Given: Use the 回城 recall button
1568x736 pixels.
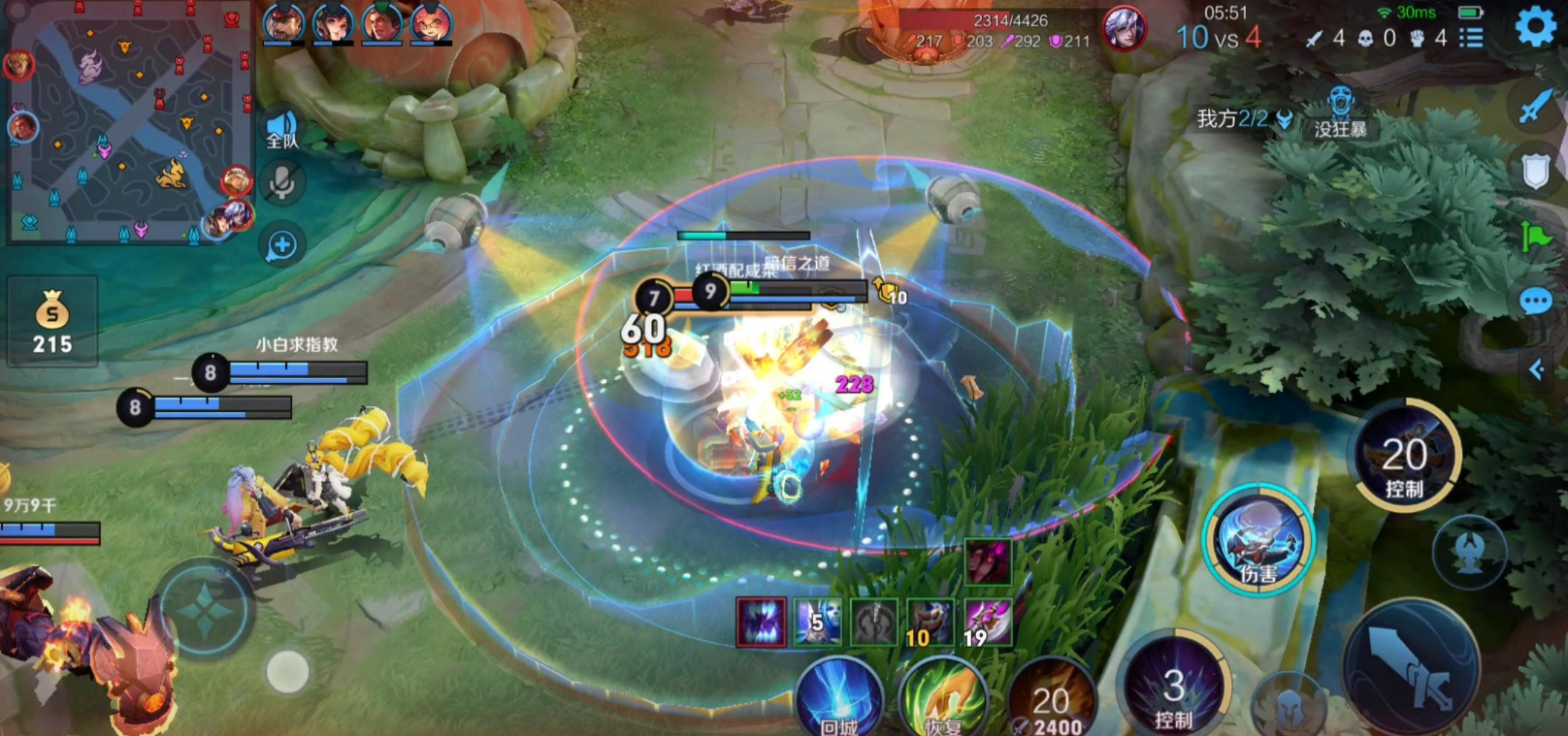Looking at the screenshot, I should click(838, 696).
